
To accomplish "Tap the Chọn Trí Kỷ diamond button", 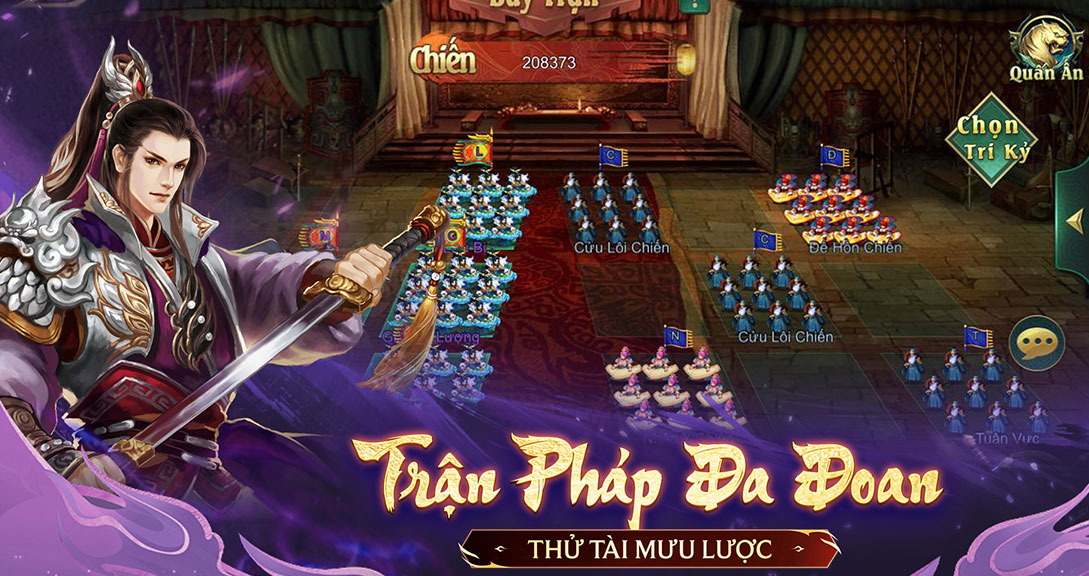I will (x=992, y=139).
